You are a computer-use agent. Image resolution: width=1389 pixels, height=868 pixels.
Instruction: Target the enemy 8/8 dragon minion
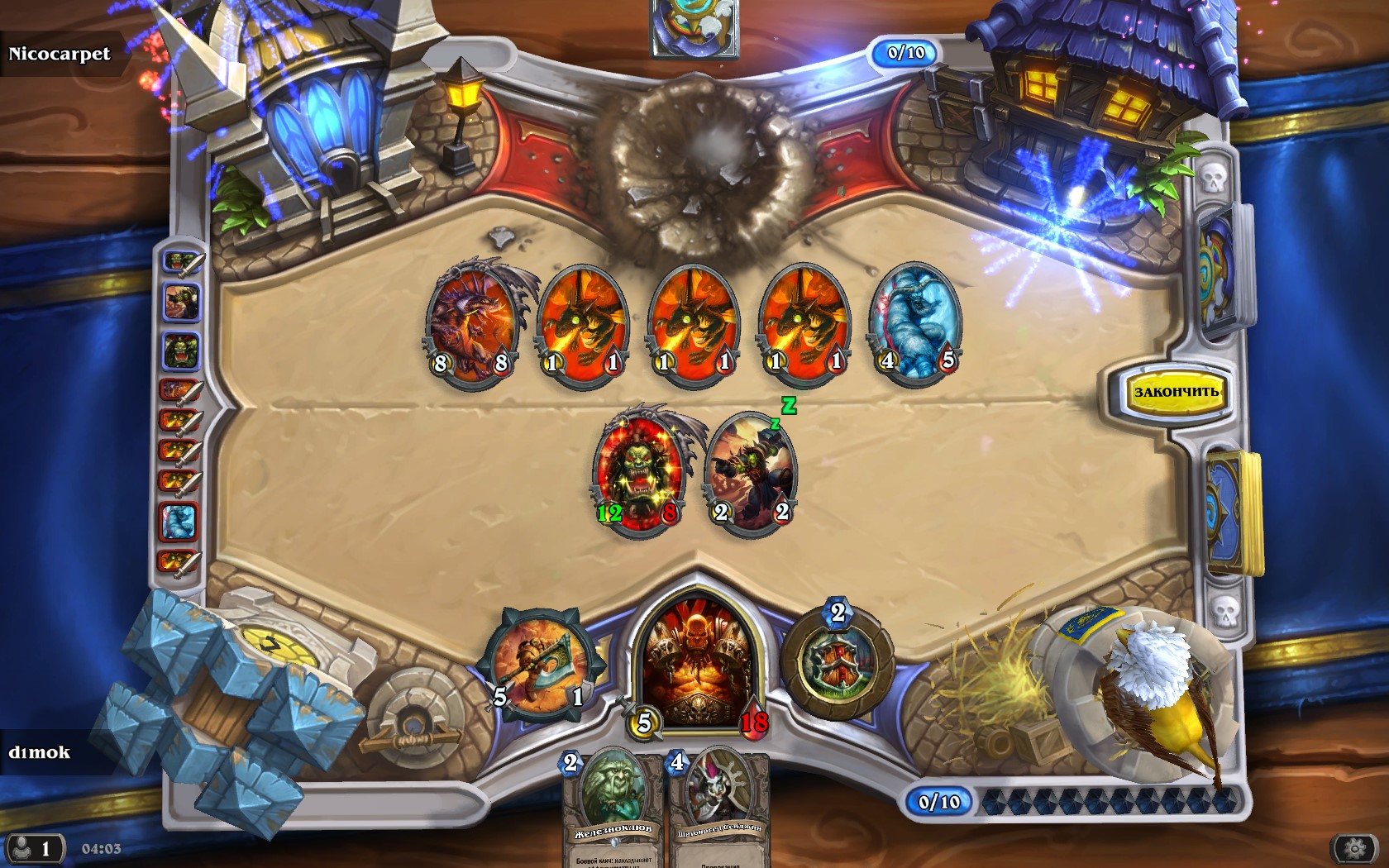pos(471,324)
